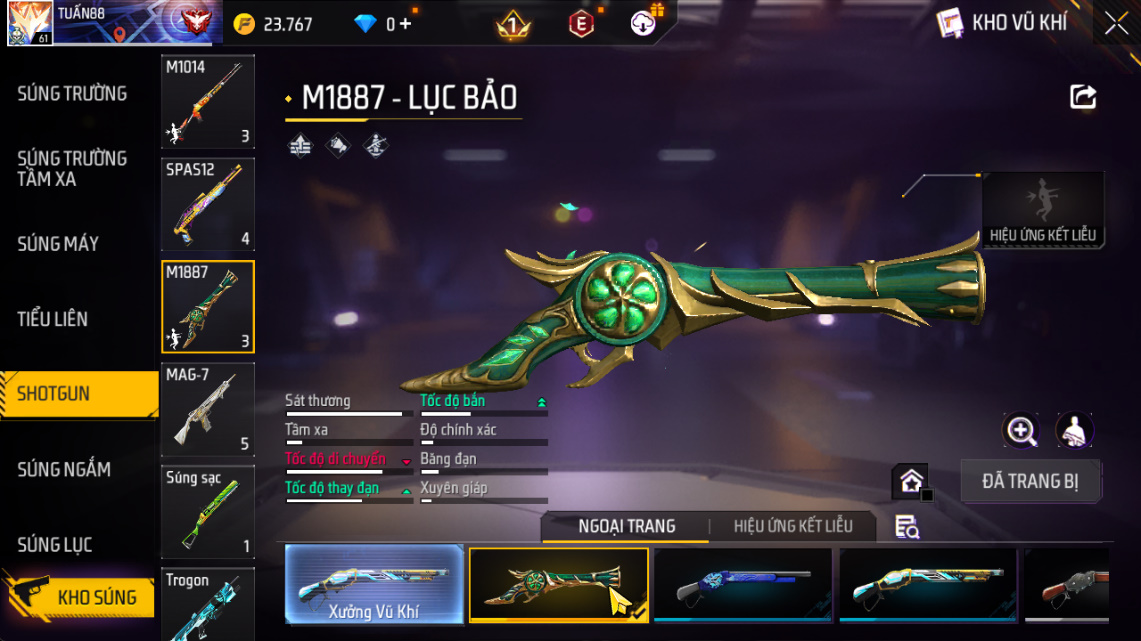1141x641 pixels.
Task: Add diamonds using the plus button
Action: (405, 24)
